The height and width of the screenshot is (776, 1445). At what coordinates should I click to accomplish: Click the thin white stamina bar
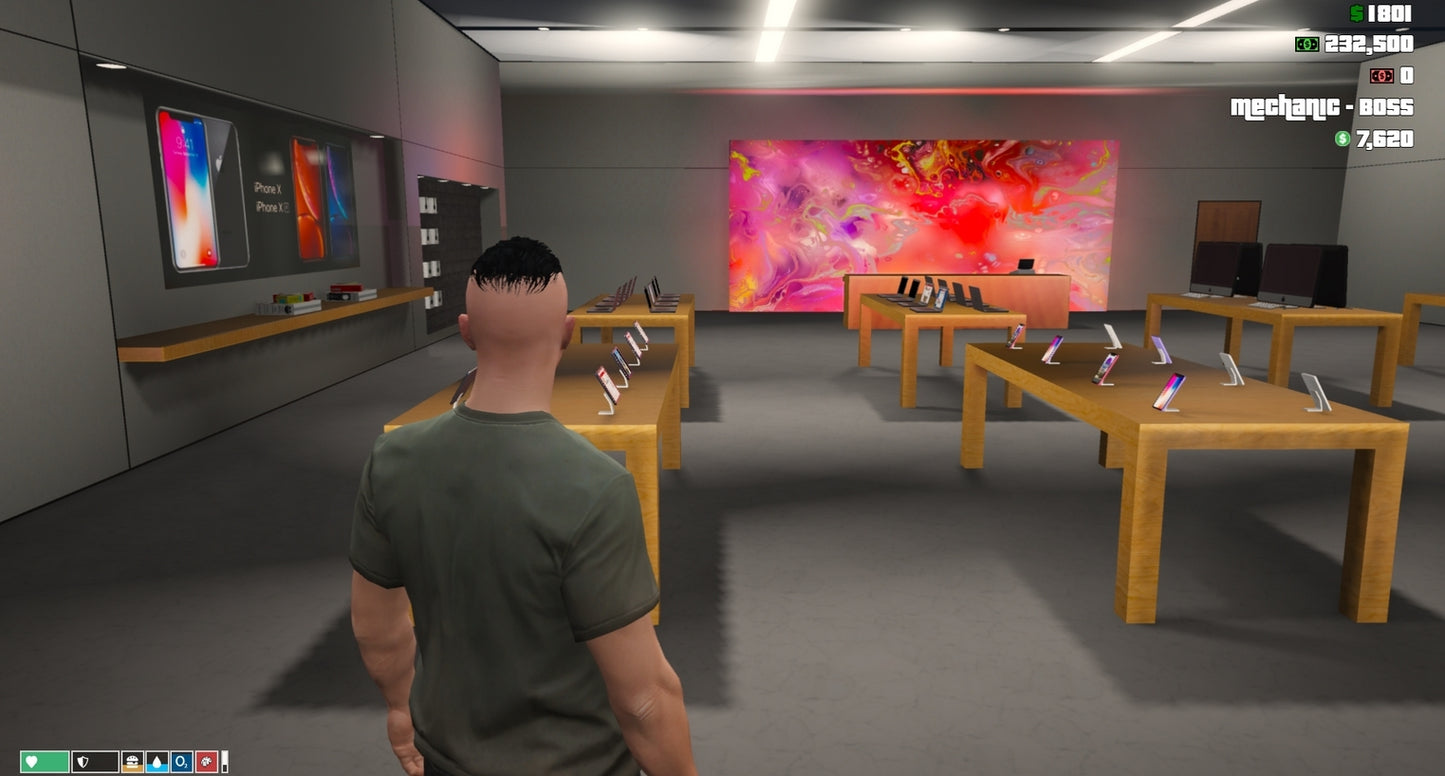(x=224, y=760)
